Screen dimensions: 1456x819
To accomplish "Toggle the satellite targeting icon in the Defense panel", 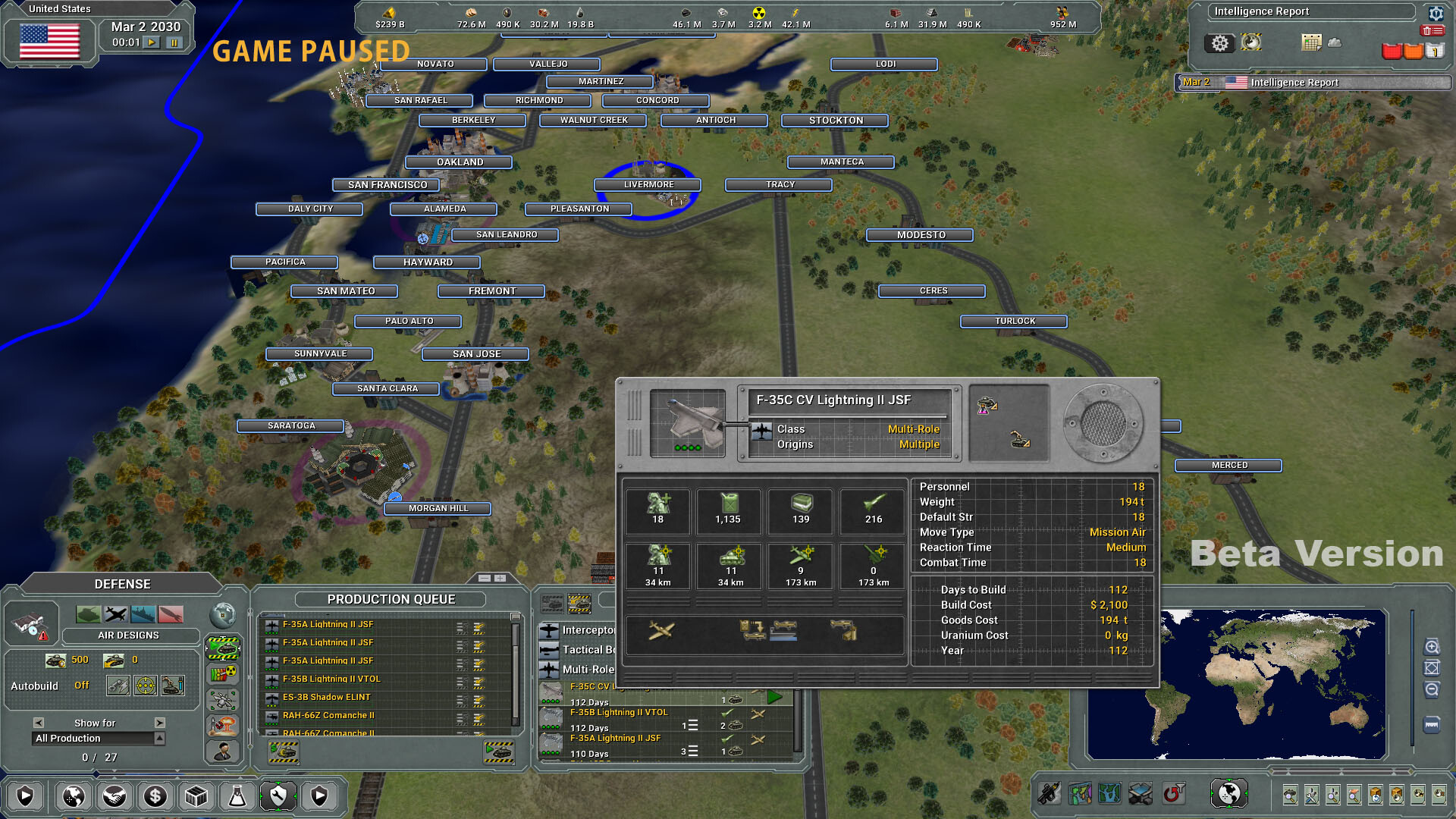I will click(223, 701).
